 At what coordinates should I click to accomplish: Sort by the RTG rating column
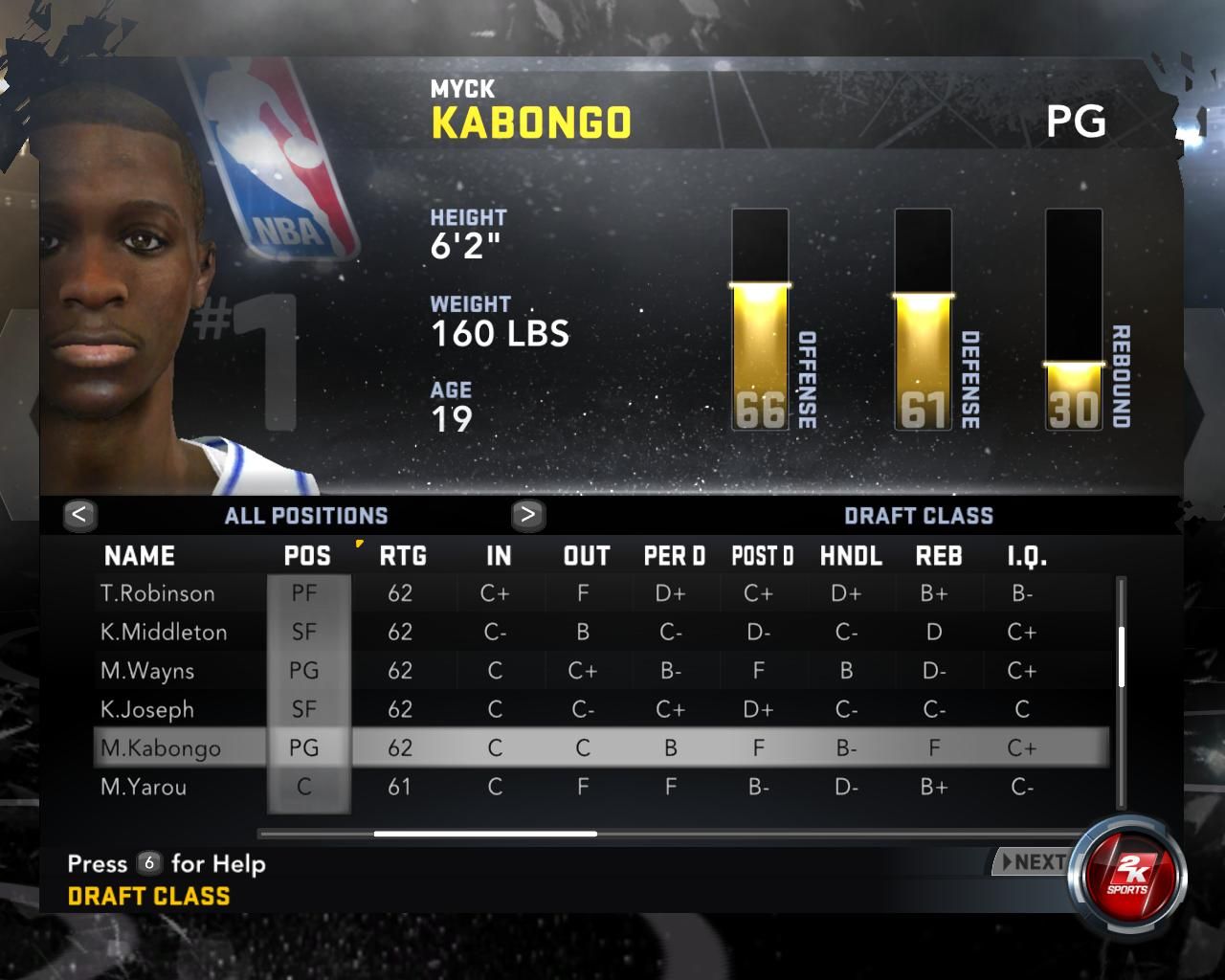(403, 556)
